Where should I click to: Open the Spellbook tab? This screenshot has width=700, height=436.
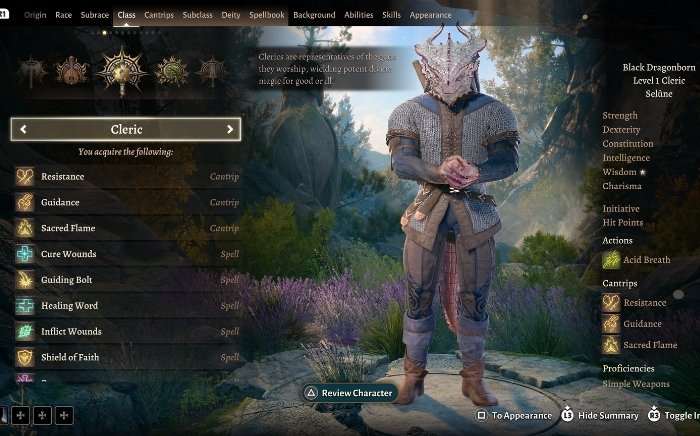click(267, 15)
